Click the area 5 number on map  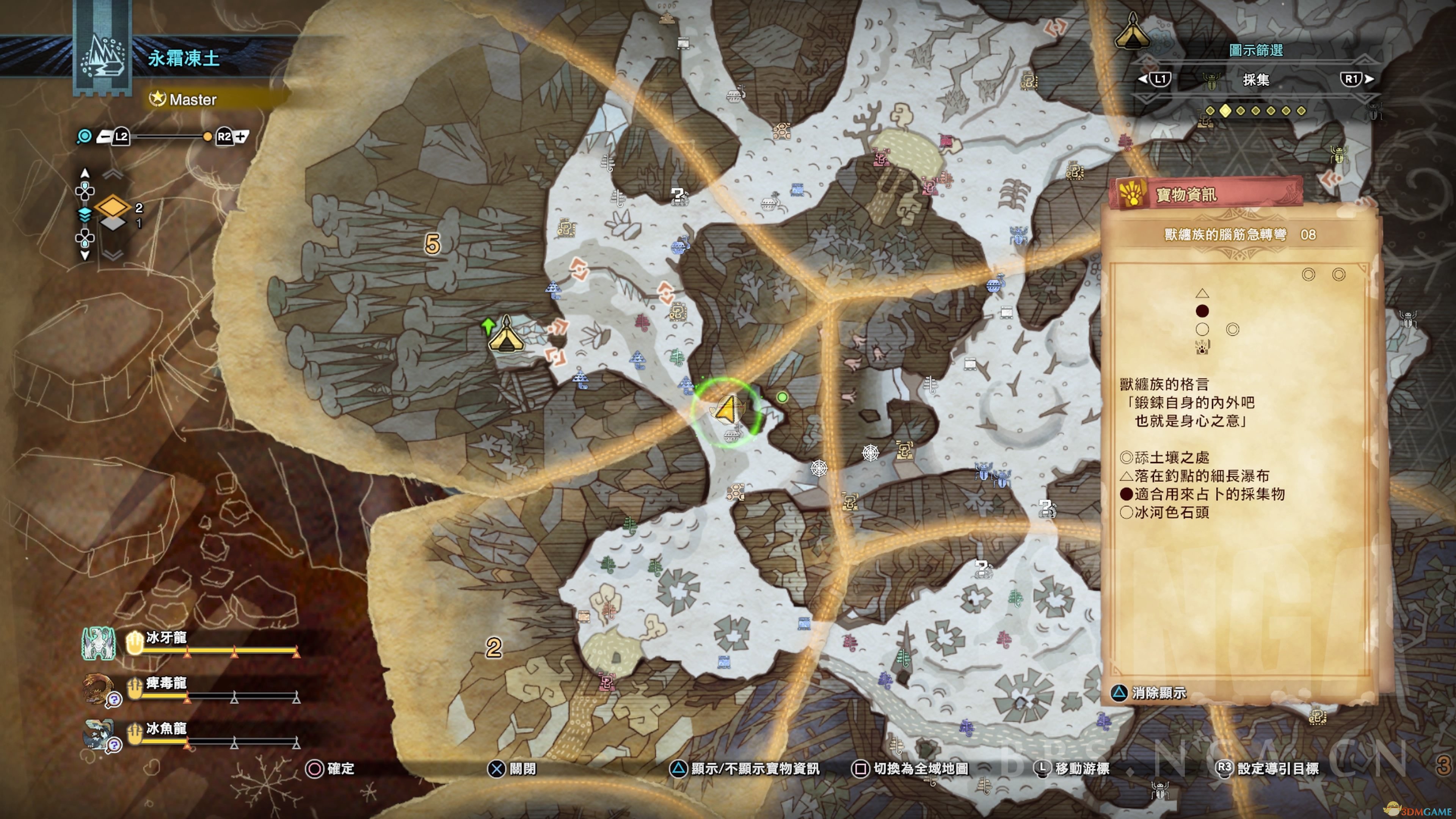click(x=432, y=244)
